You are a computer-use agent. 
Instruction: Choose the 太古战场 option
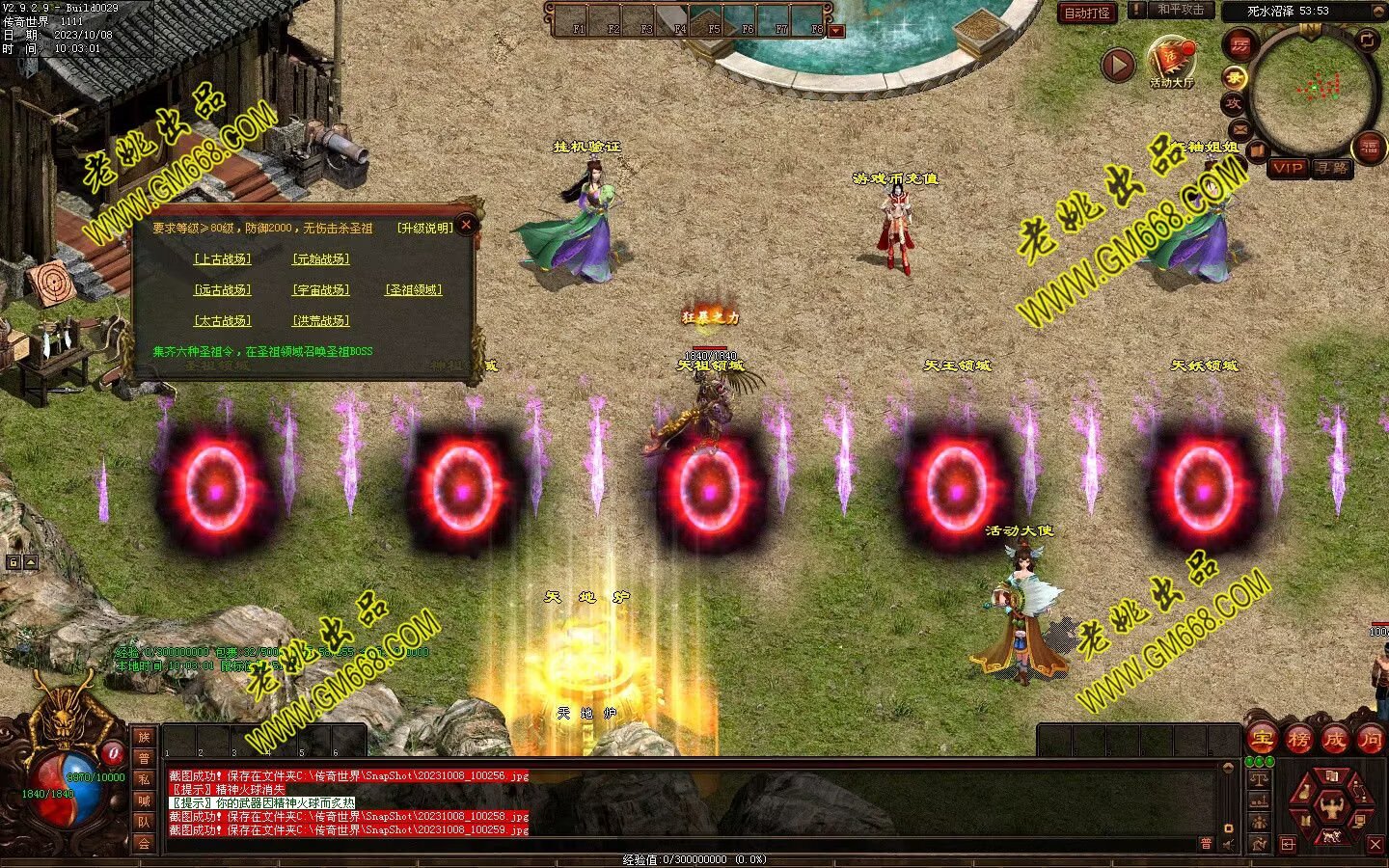(x=222, y=321)
